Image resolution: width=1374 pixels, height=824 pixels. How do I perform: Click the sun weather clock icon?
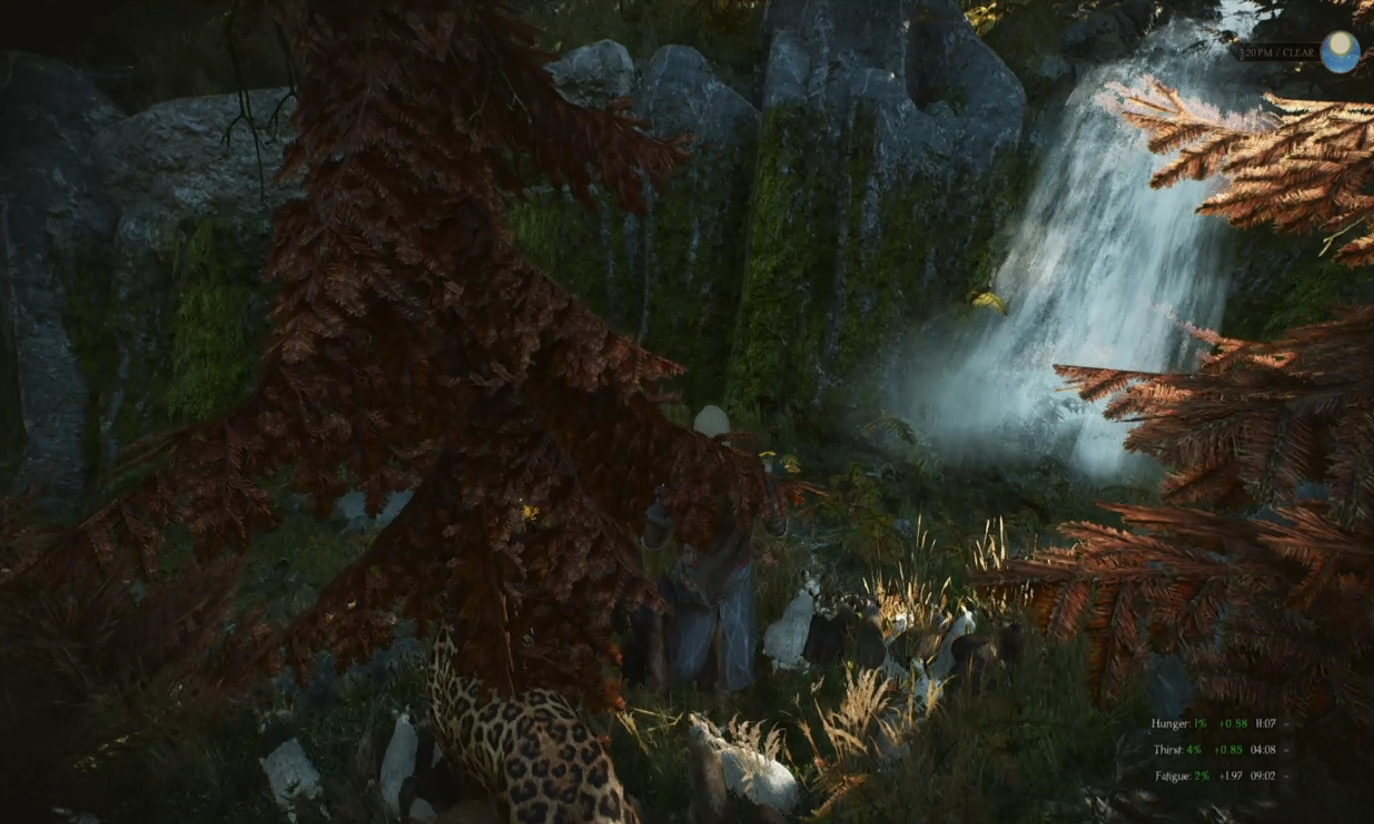1339,52
